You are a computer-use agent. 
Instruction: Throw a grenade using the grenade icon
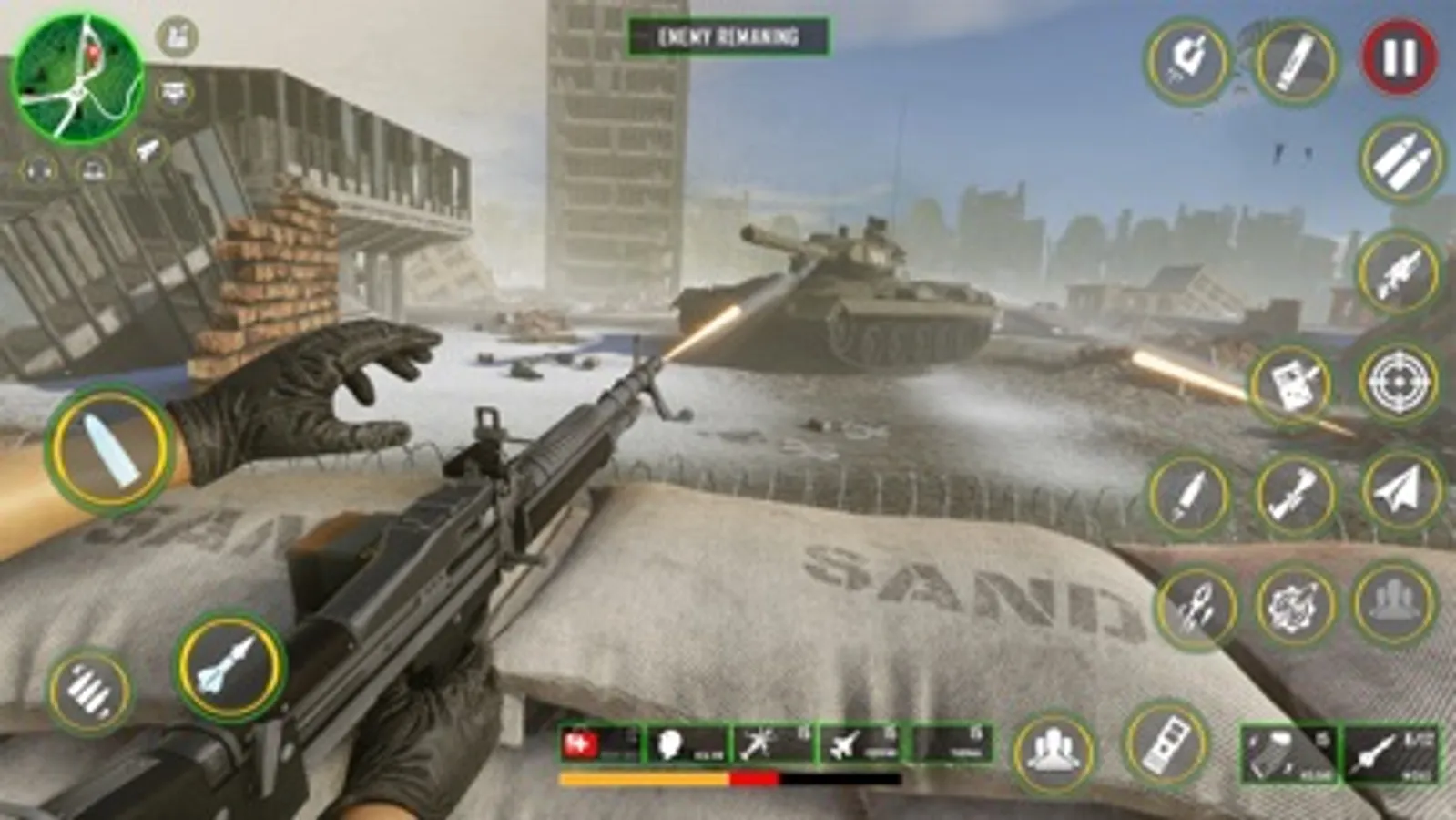point(1293,603)
